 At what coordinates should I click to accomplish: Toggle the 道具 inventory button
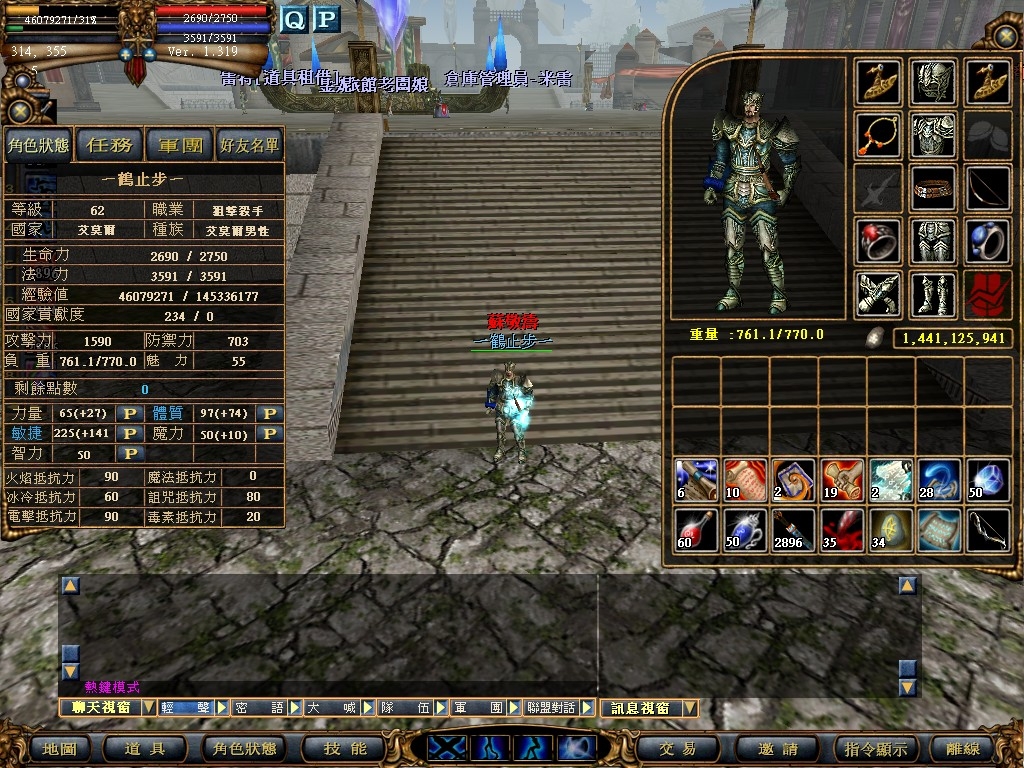(144, 748)
